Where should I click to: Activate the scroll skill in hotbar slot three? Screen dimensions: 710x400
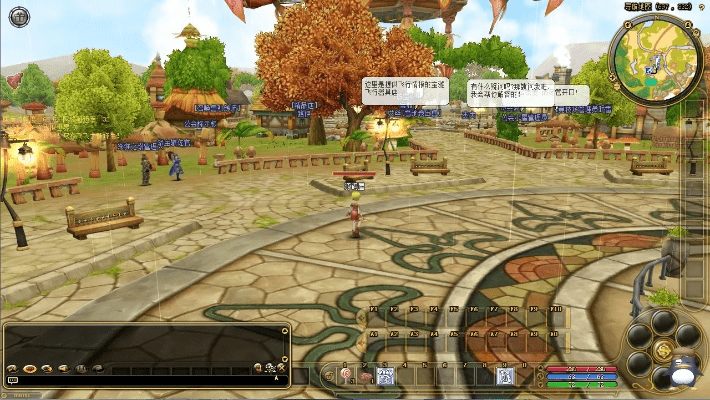tap(386, 376)
